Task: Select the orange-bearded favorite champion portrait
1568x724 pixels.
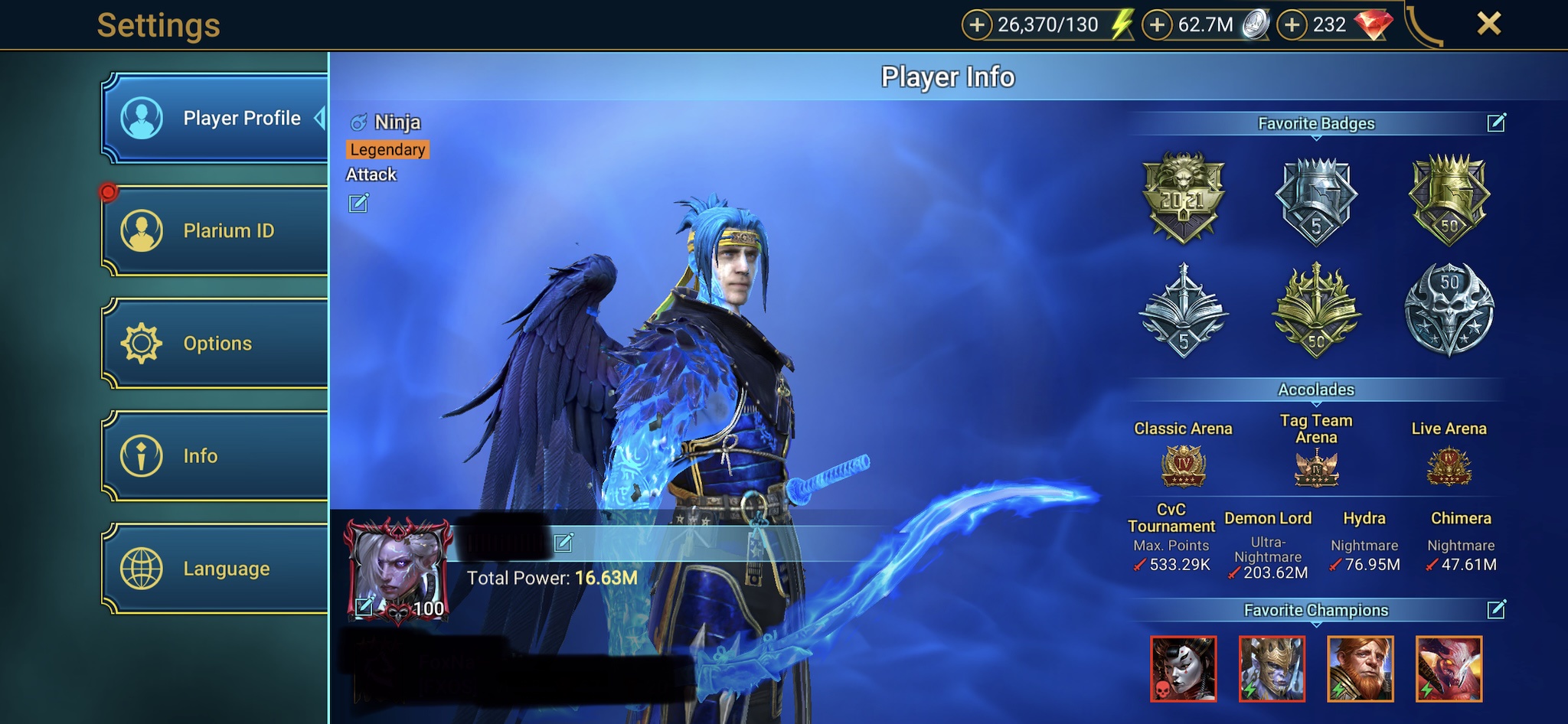Action: pos(1361,669)
